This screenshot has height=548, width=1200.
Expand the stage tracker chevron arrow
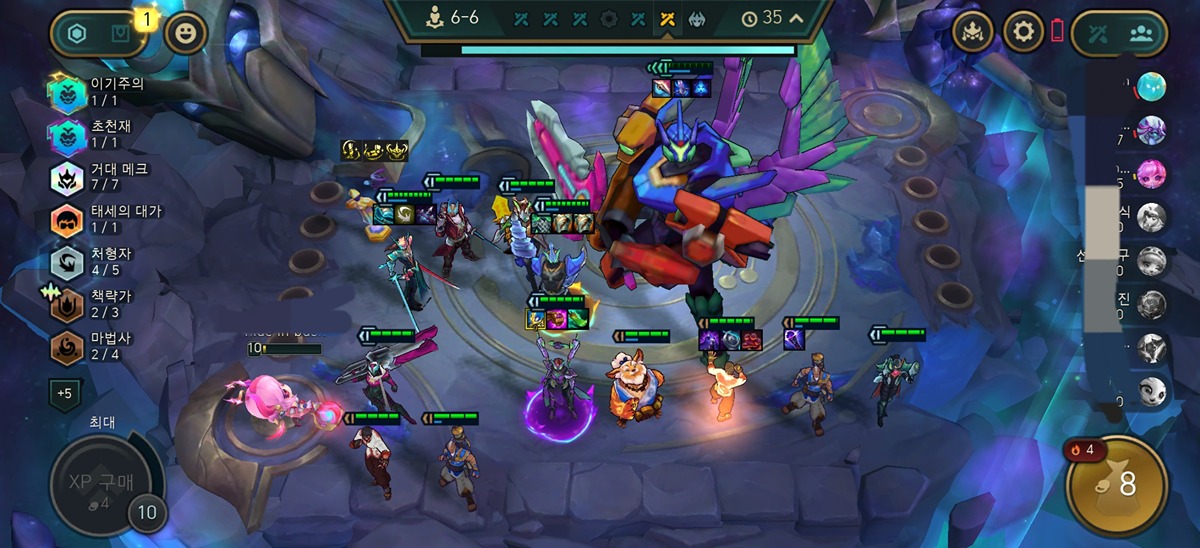[796, 18]
